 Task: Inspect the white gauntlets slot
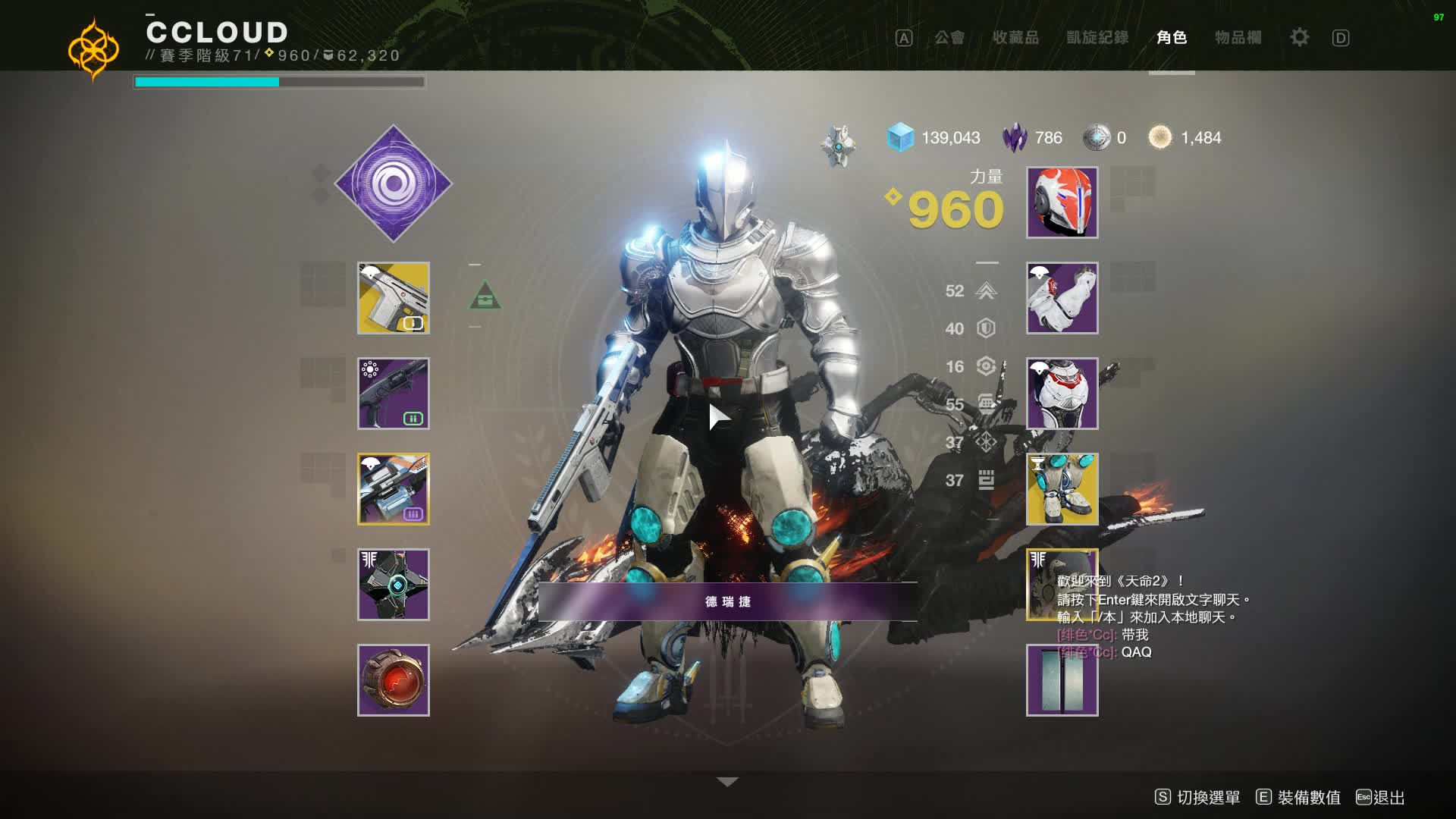[1062, 298]
